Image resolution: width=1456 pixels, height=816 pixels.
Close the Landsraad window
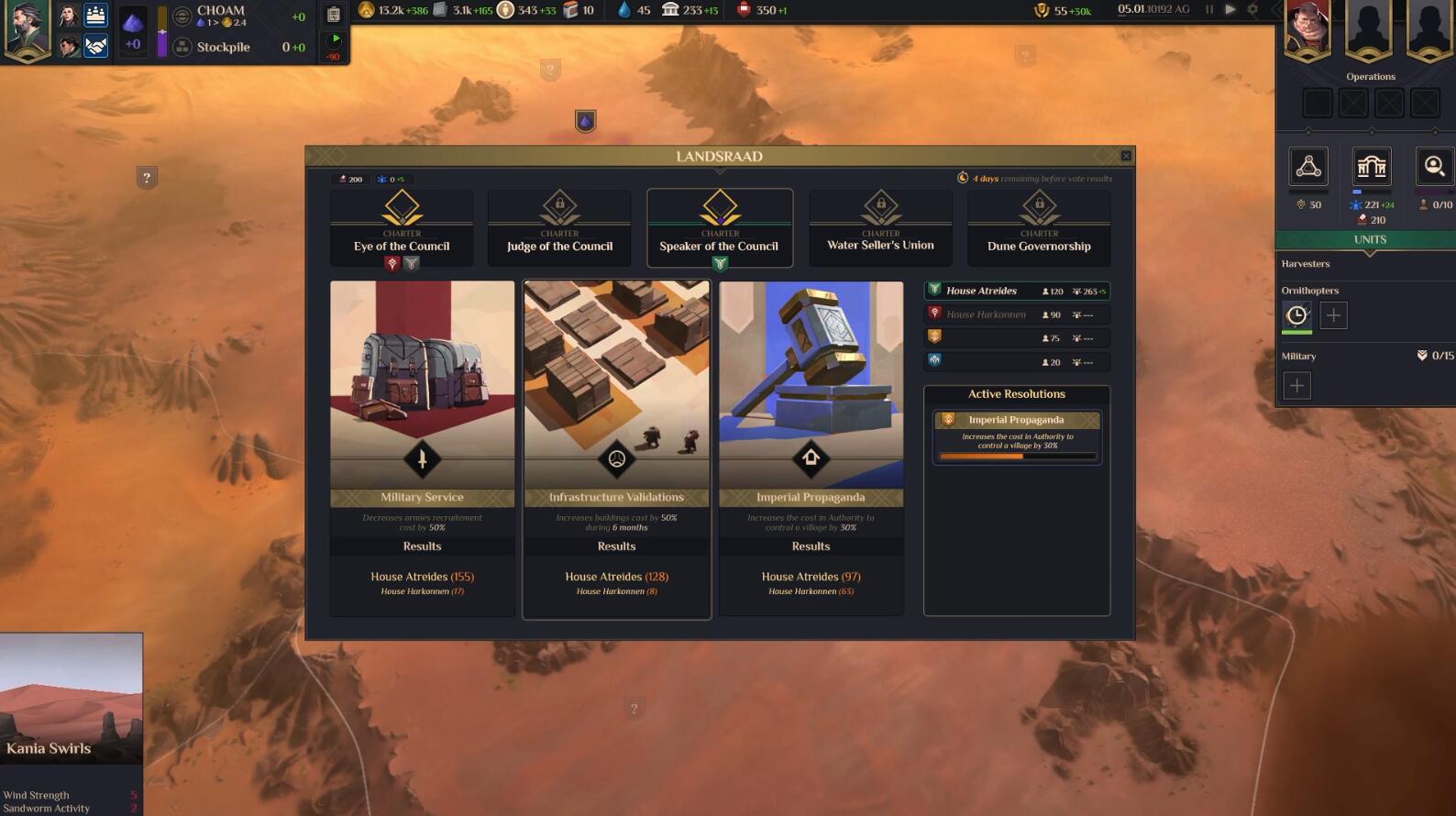coord(1126,156)
